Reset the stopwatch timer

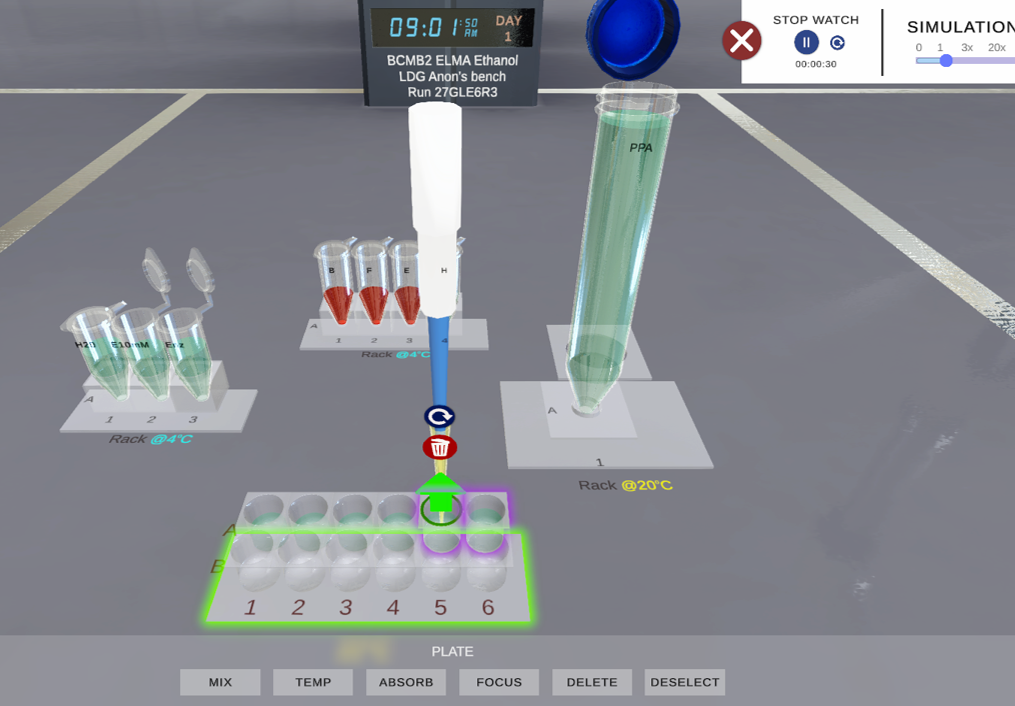[x=838, y=43]
